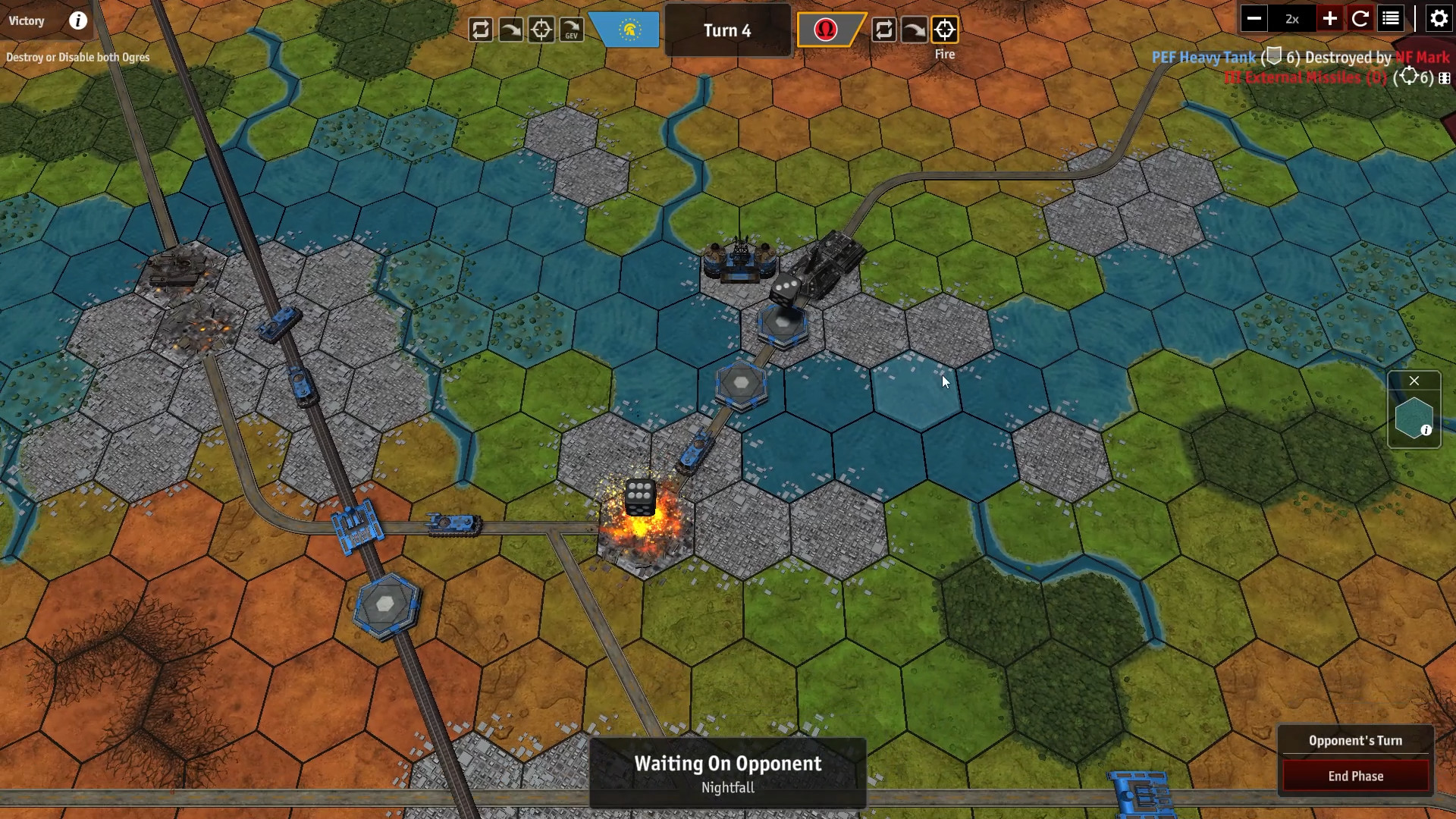Viewport: 1456px width, 819px height.
Task: Close the terrain inspection panel
Action: 1414,381
